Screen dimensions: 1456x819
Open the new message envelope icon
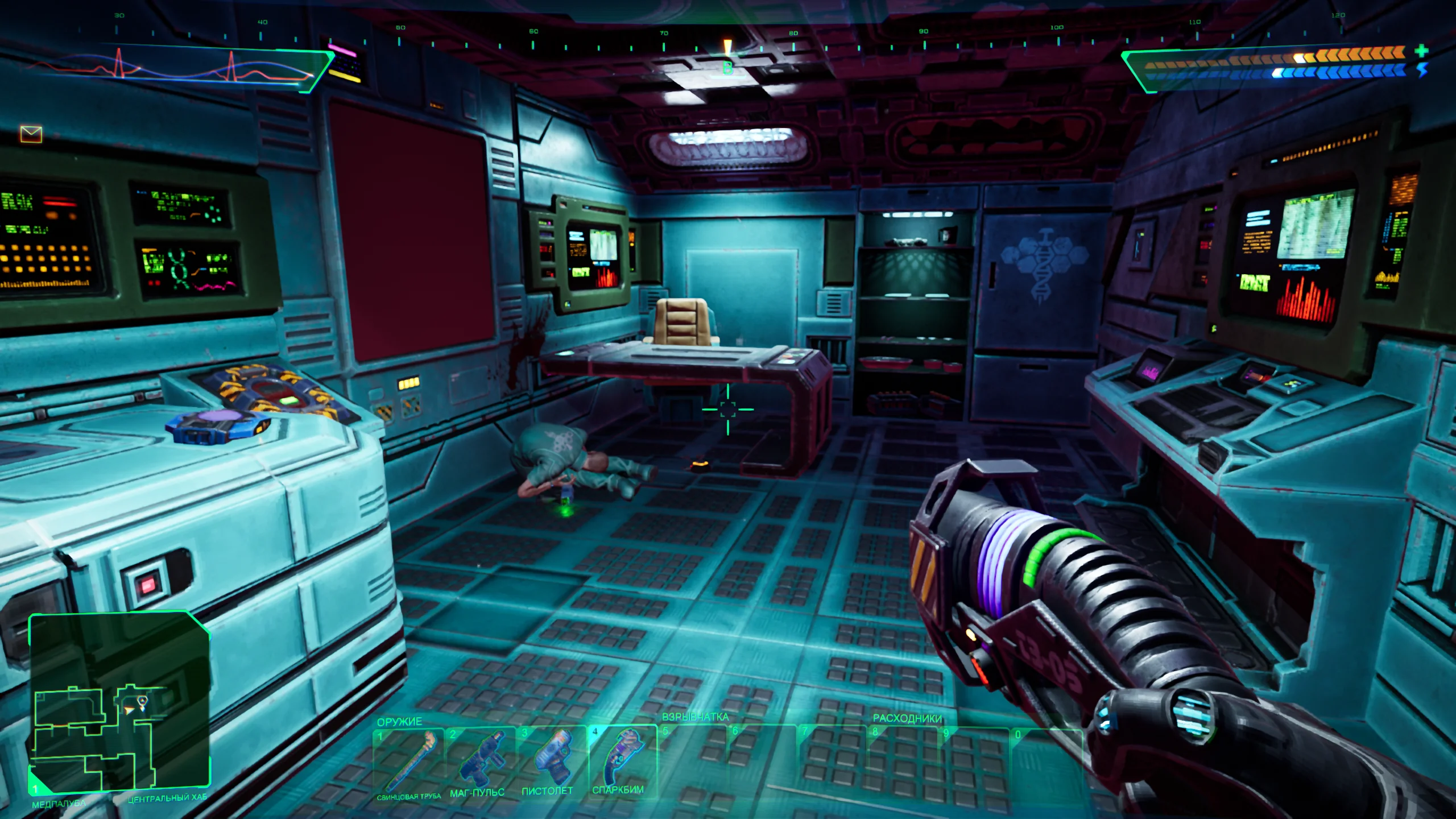click(31, 134)
